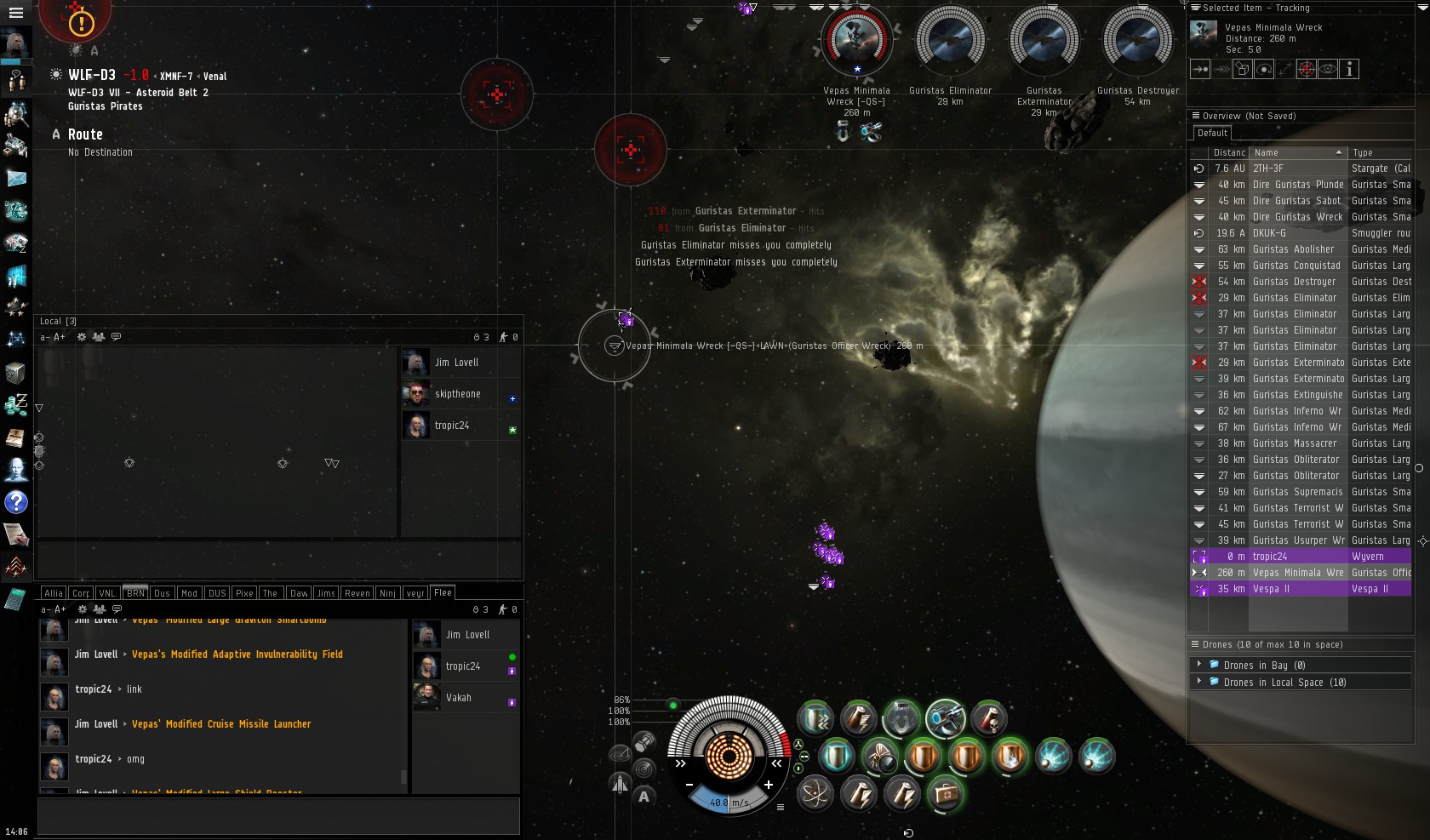Click the info button in Selected Item panel

tap(1349, 70)
